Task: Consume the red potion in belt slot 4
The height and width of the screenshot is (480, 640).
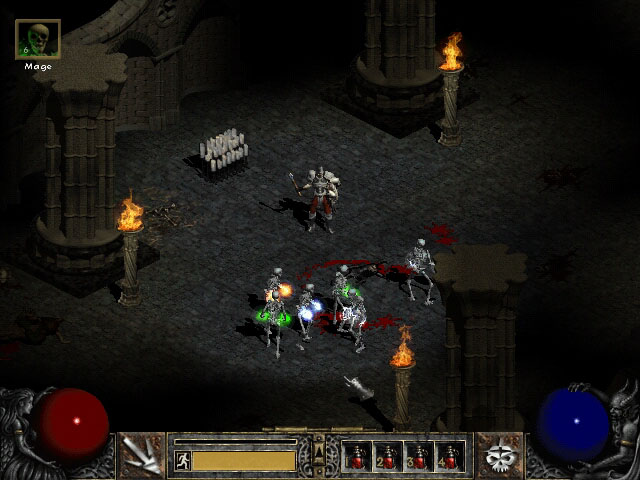Action: point(449,457)
